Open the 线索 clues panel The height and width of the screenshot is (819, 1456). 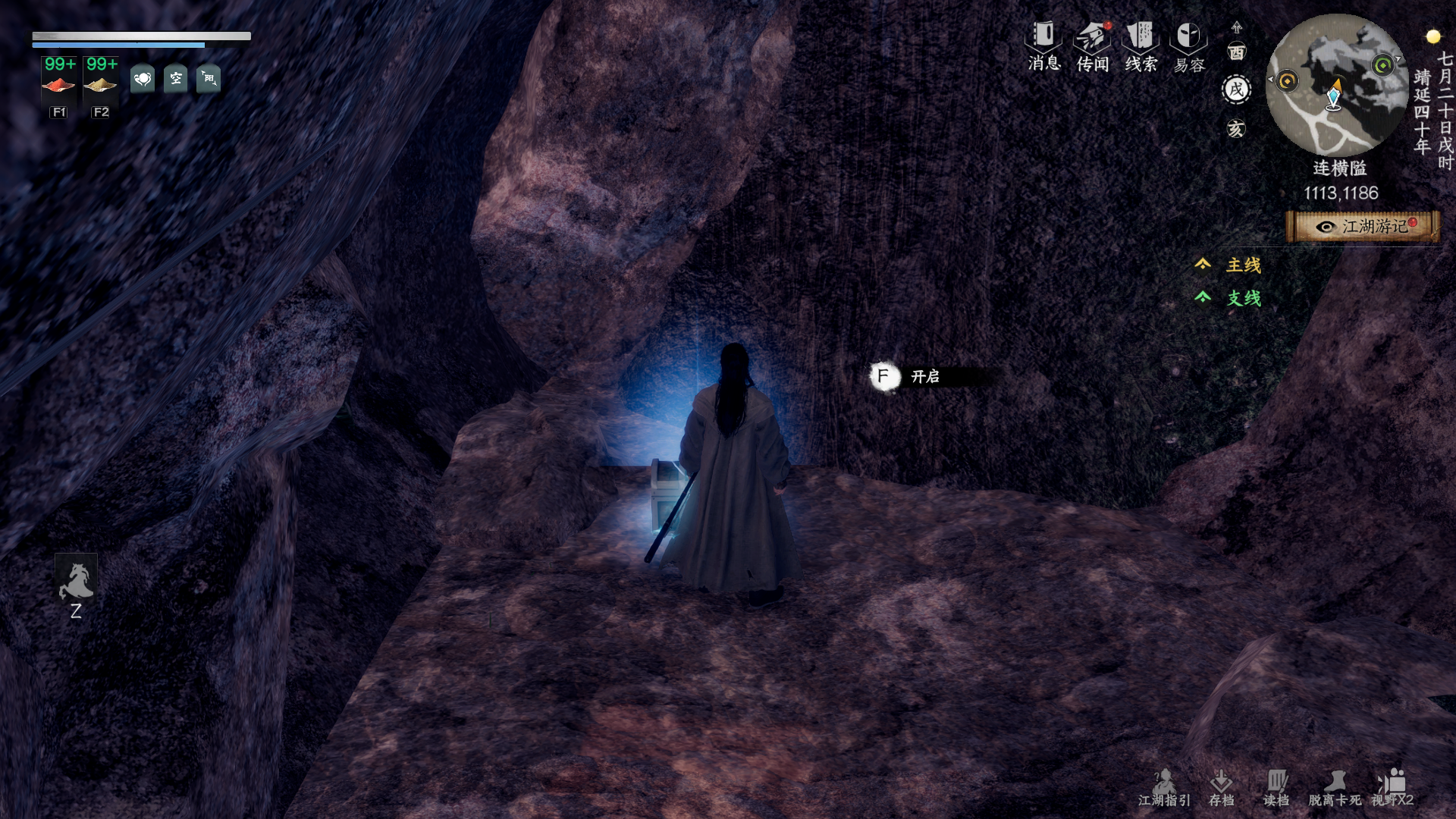(1141, 45)
